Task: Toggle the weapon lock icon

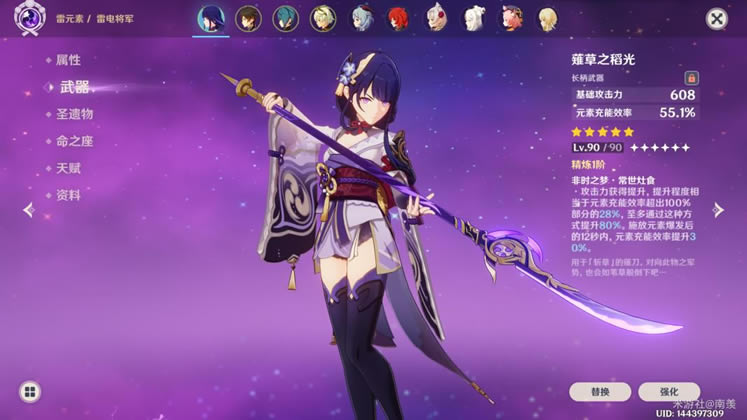Action: pos(691,77)
